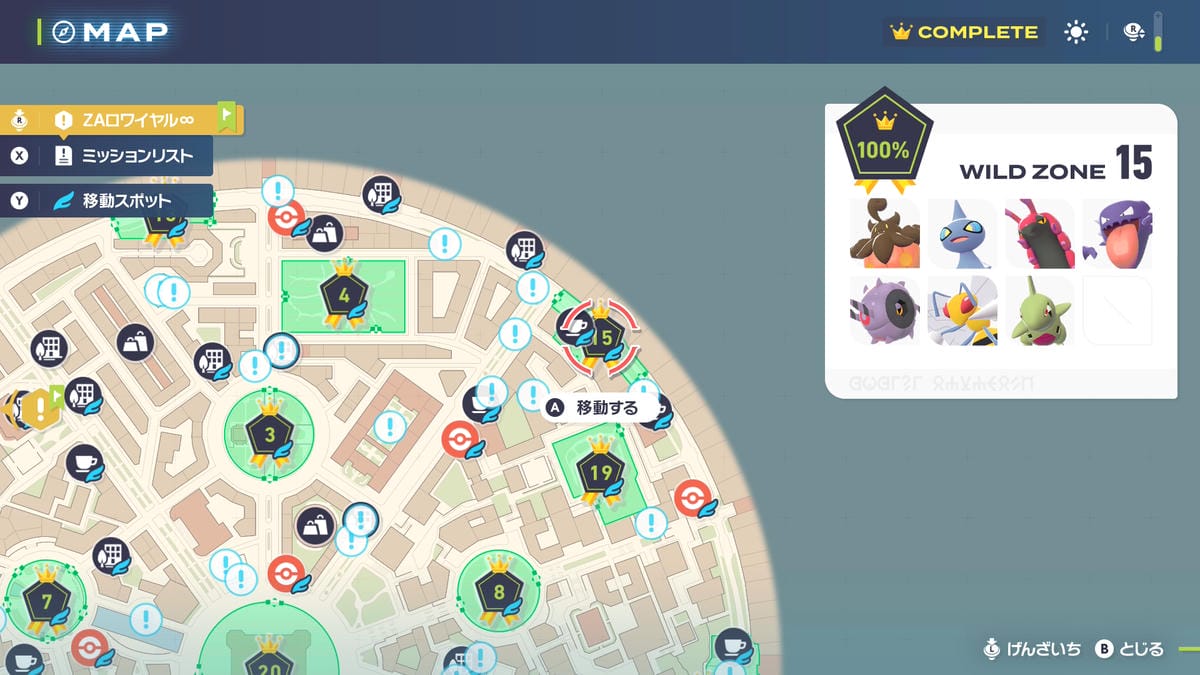Choose the Scolipede thumbnail

click(1039, 233)
